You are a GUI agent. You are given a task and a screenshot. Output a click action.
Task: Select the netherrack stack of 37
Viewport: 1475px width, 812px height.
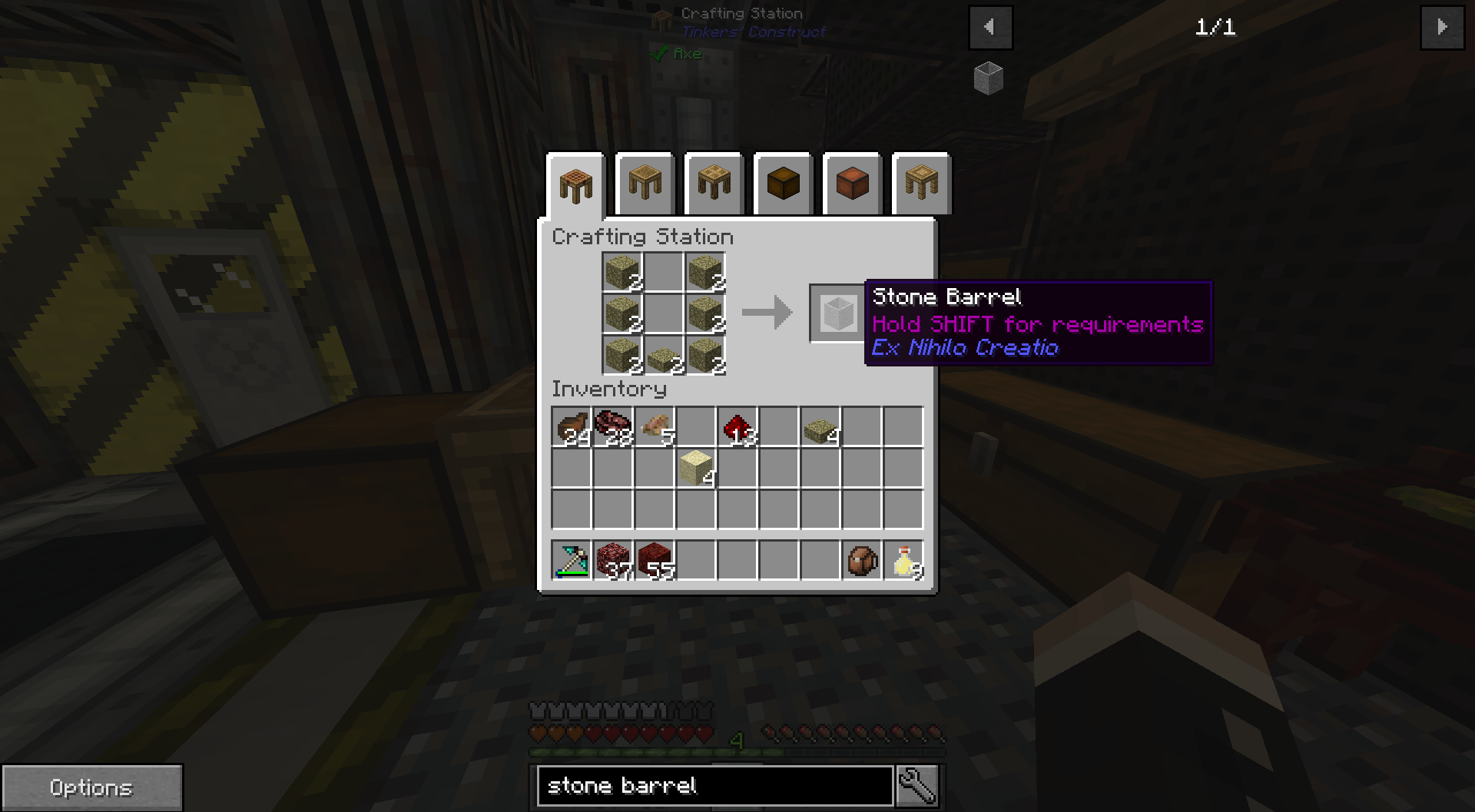coord(613,561)
